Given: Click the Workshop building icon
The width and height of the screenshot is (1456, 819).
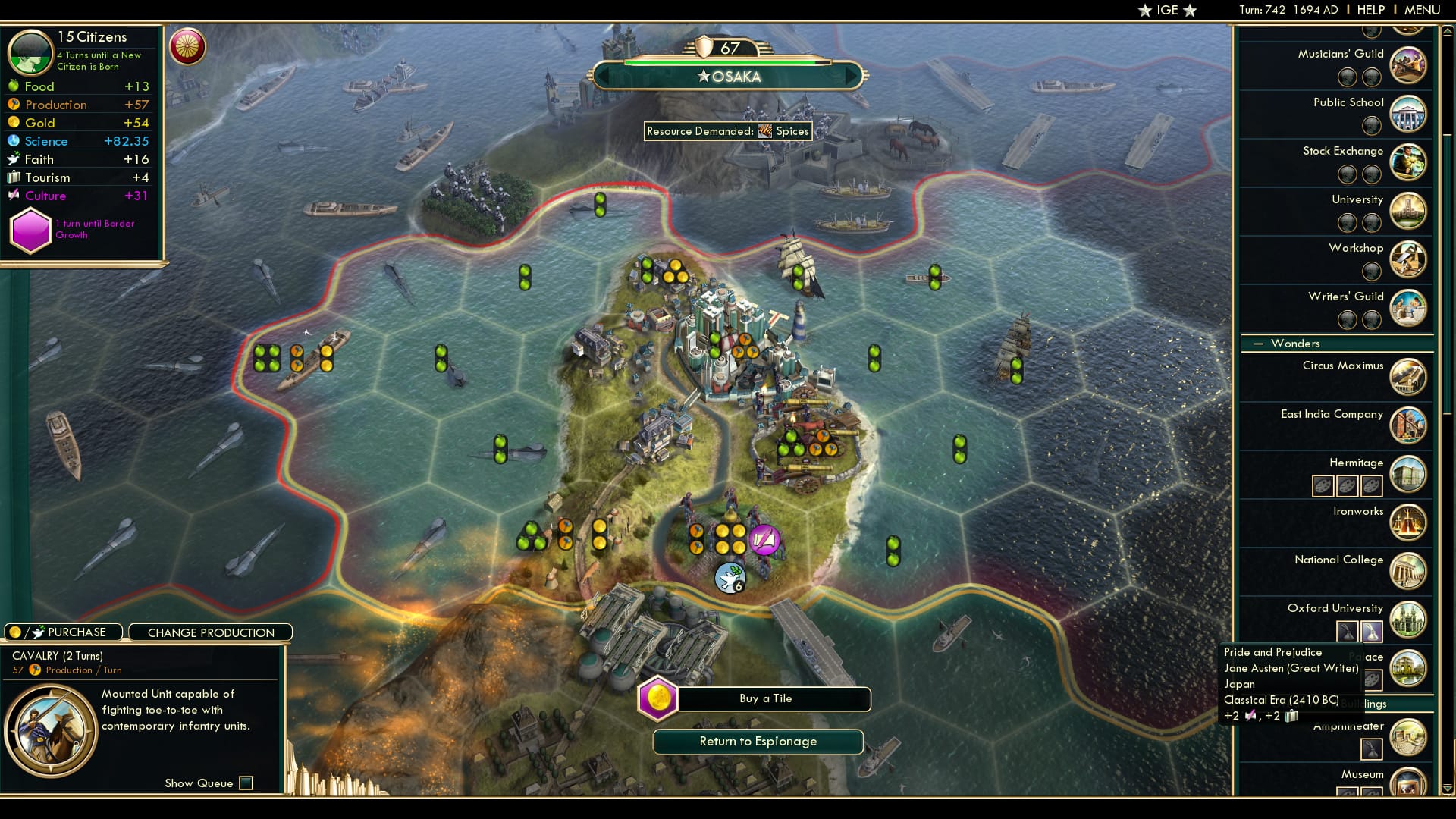Looking at the screenshot, I should (1409, 259).
